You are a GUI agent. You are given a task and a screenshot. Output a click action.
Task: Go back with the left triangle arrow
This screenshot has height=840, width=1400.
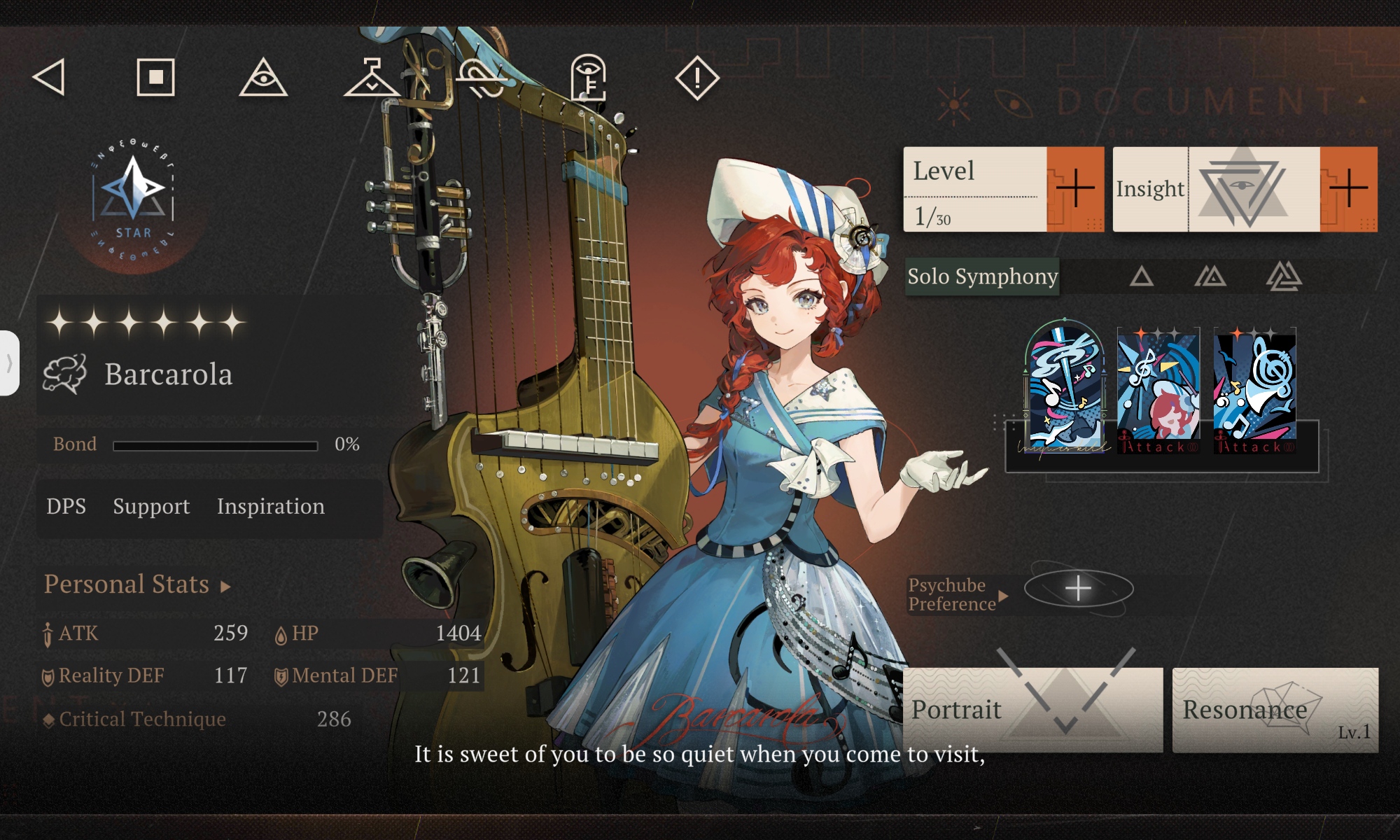pyautogui.click(x=50, y=77)
